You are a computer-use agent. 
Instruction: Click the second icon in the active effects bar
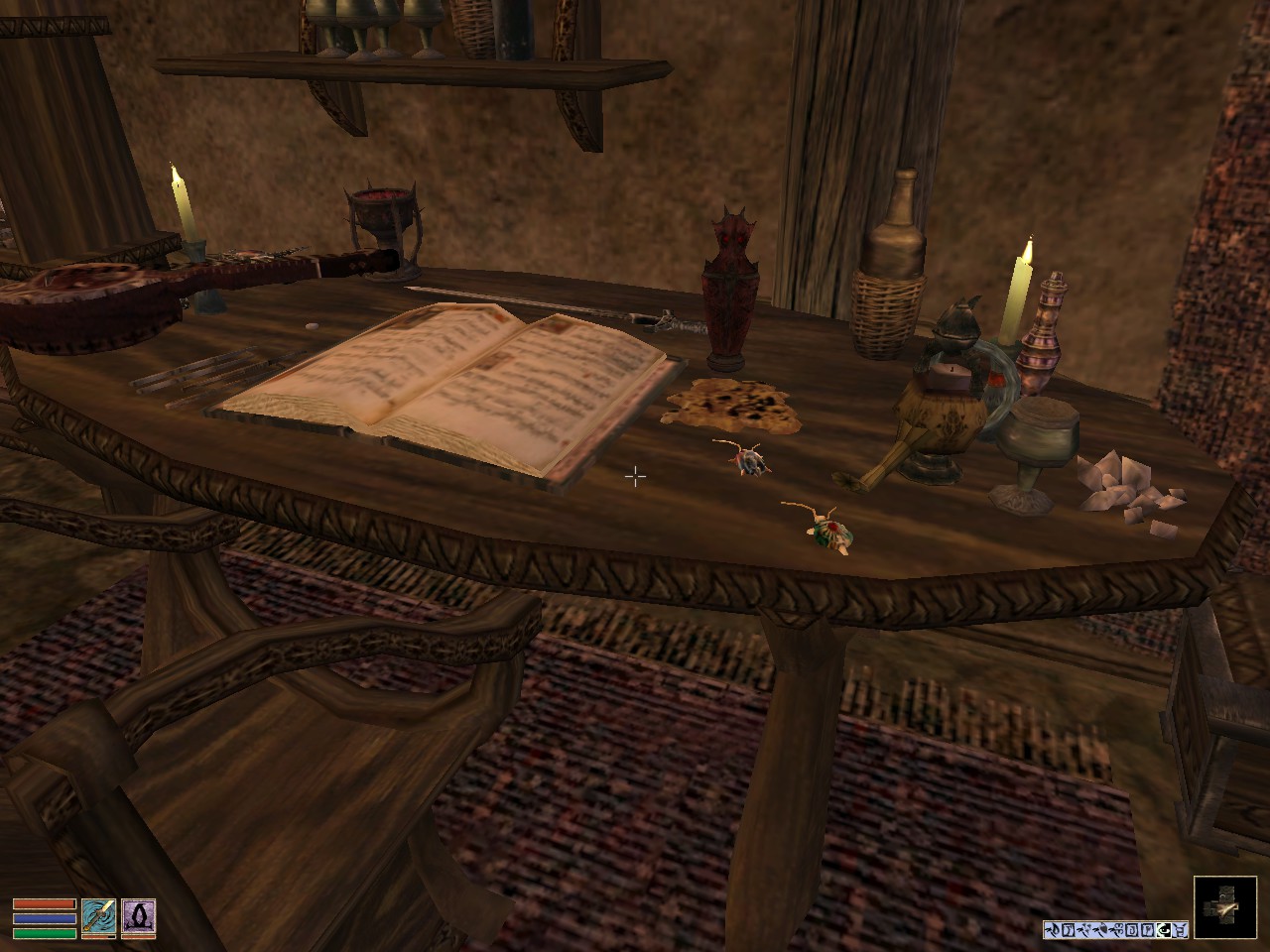(x=1068, y=929)
